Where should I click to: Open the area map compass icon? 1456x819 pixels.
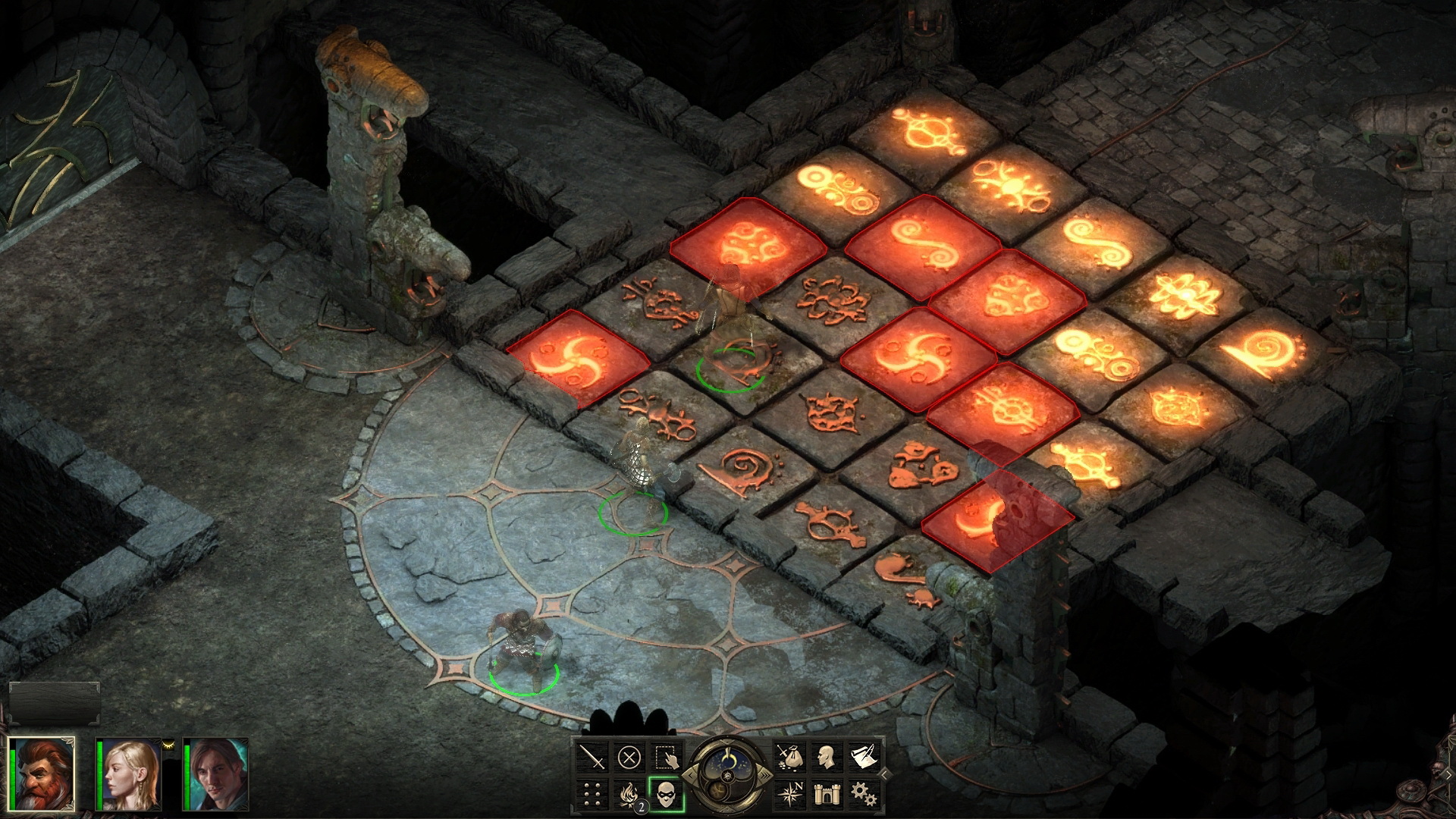point(792,794)
